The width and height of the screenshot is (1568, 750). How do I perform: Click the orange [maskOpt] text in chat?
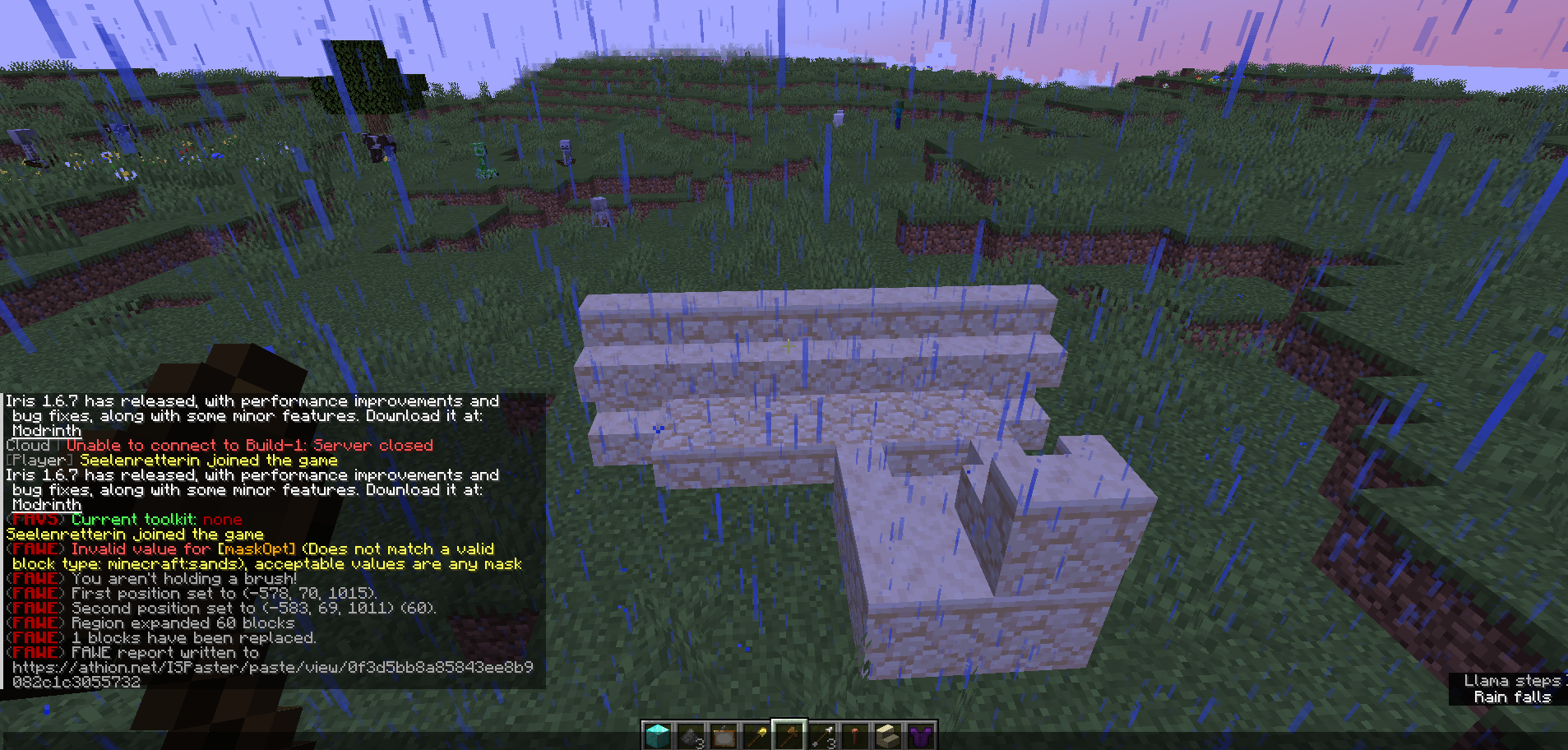[257, 549]
